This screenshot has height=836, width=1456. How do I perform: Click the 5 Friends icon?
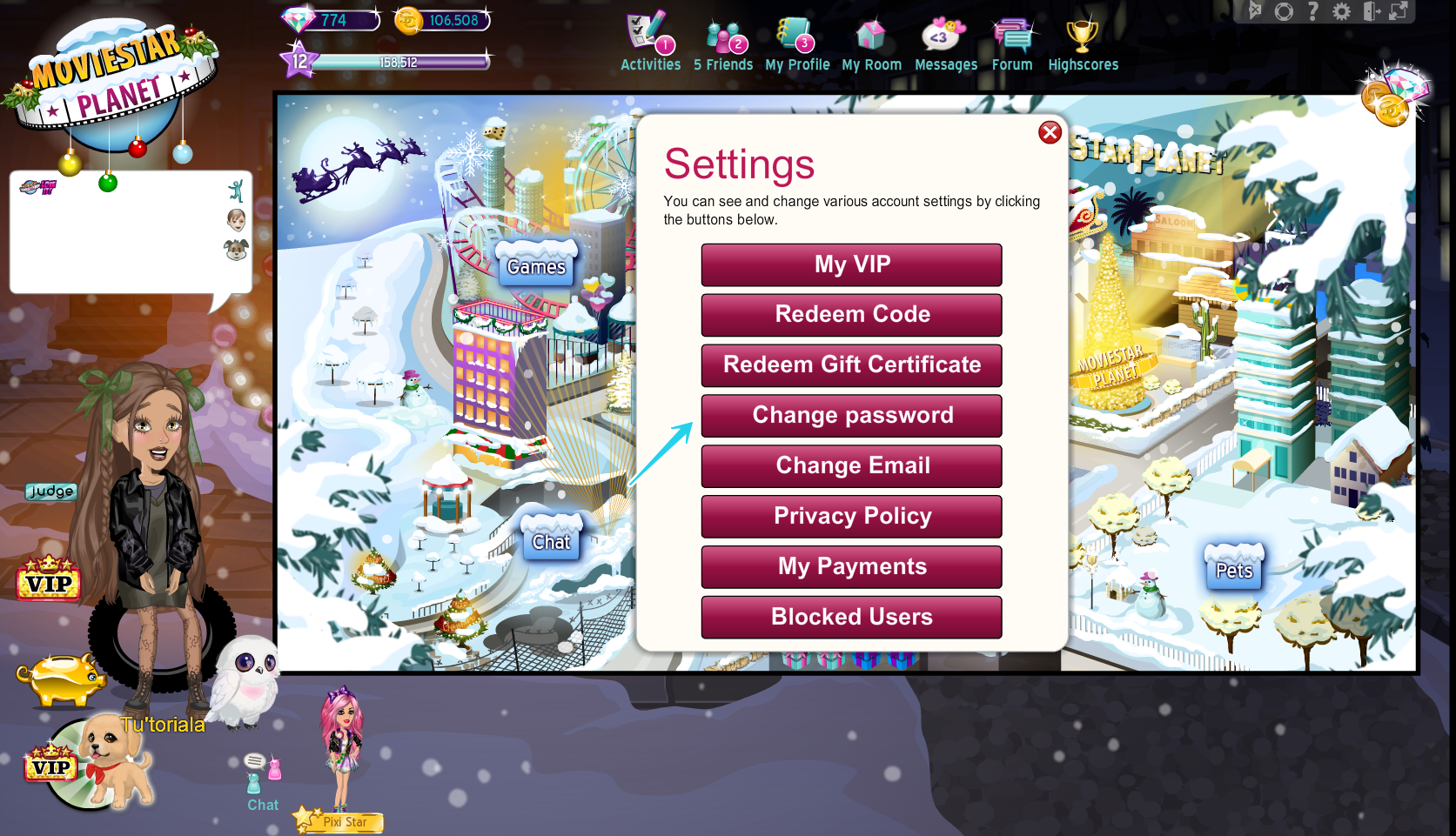(x=723, y=35)
